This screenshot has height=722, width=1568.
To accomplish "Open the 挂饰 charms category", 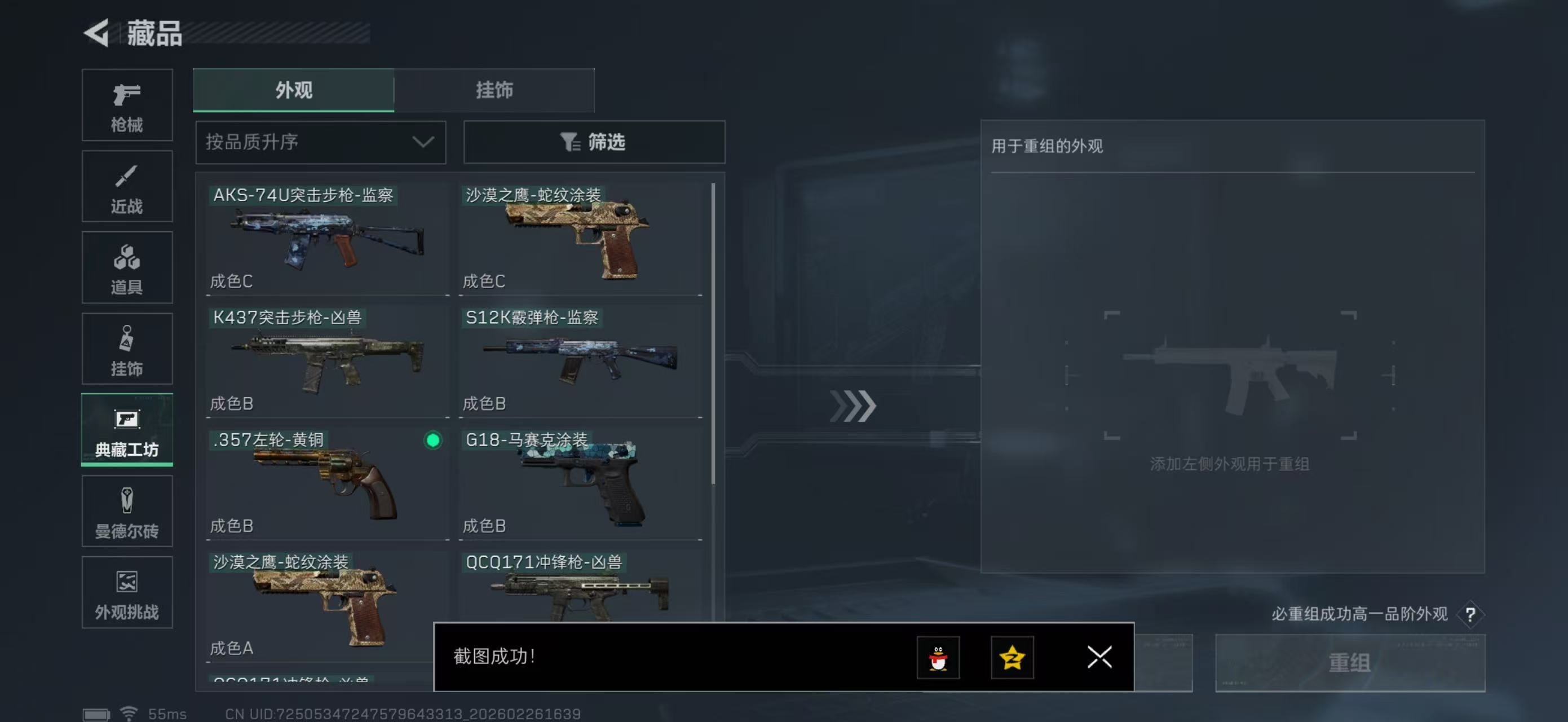I will pyautogui.click(x=127, y=349).
